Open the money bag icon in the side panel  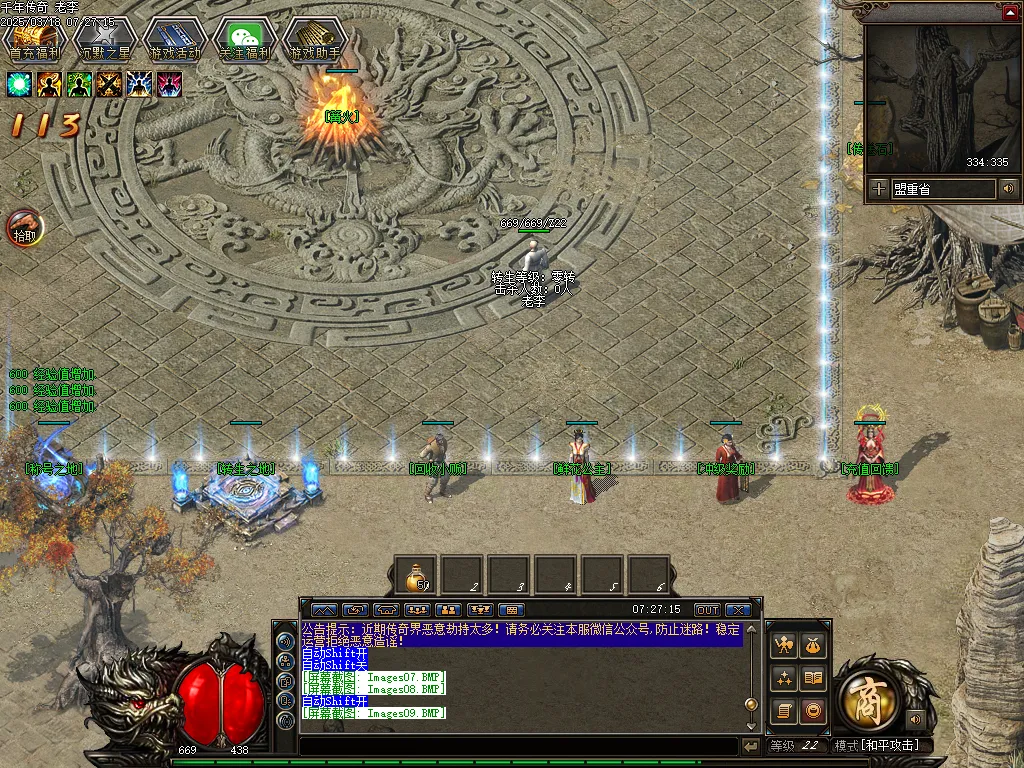[x=813, y=646]
